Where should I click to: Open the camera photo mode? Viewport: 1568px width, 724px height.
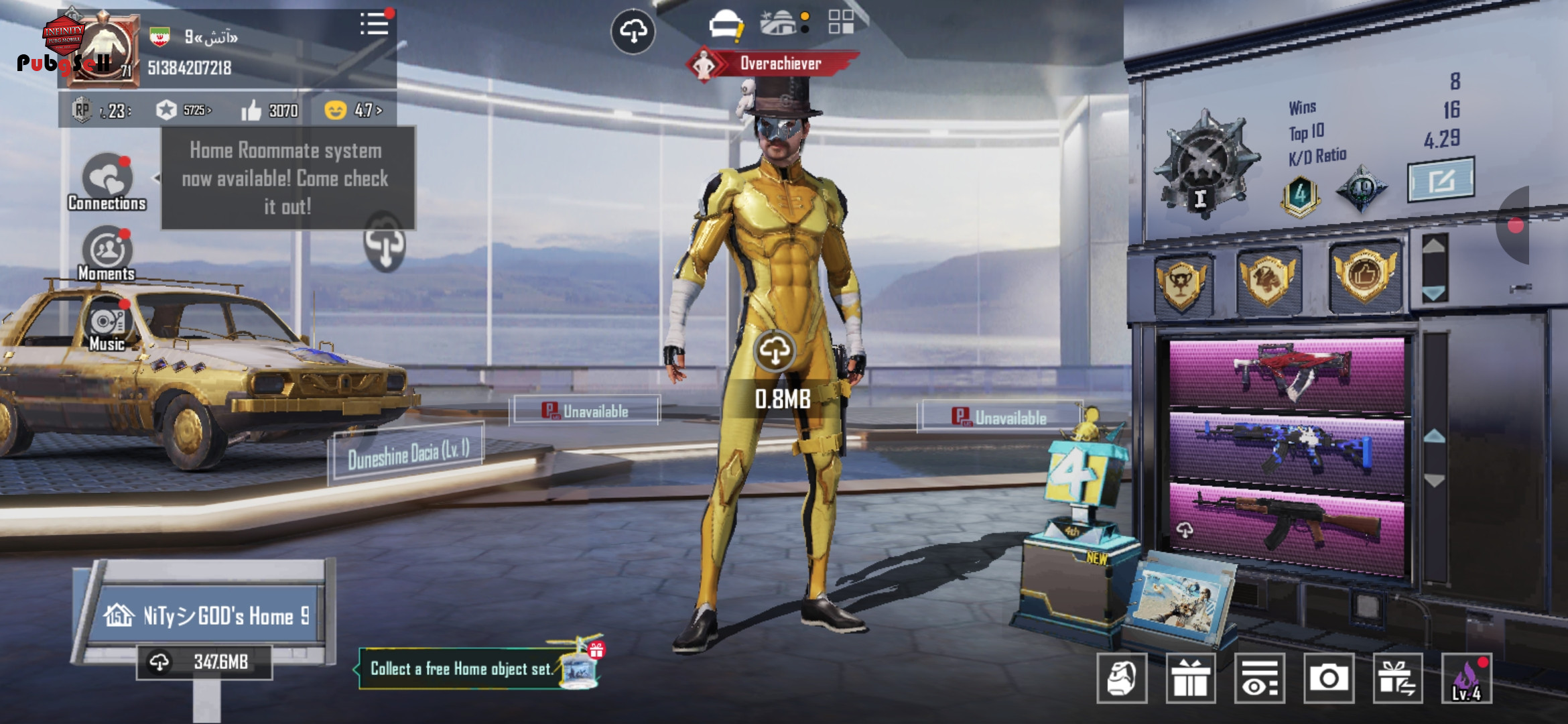tap(1328, 678)
